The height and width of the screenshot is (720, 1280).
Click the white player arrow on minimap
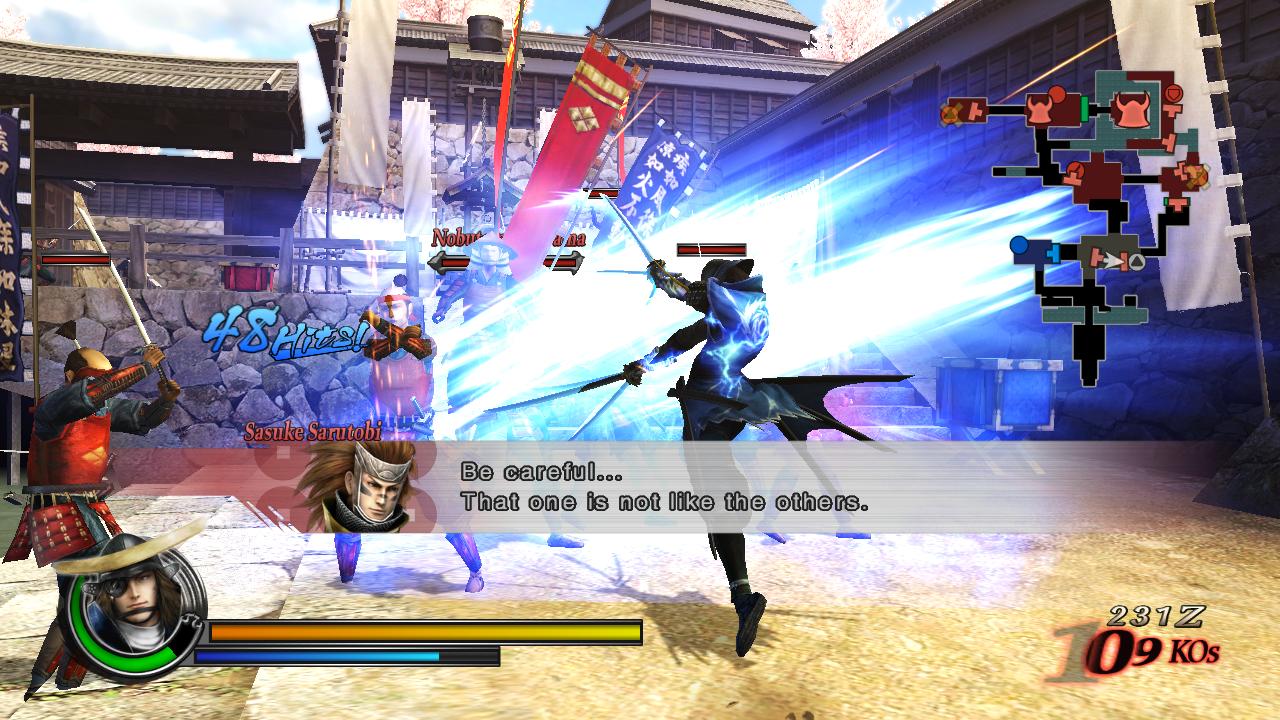click(1114, 260)
